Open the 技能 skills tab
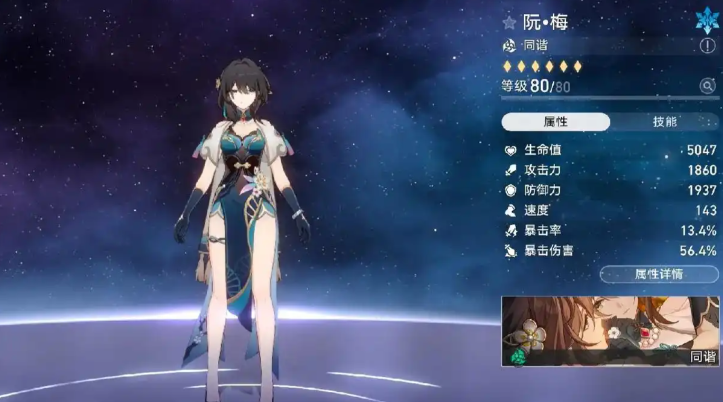Image resolution: width=723 pixels, height=402 pixels. 664,122
